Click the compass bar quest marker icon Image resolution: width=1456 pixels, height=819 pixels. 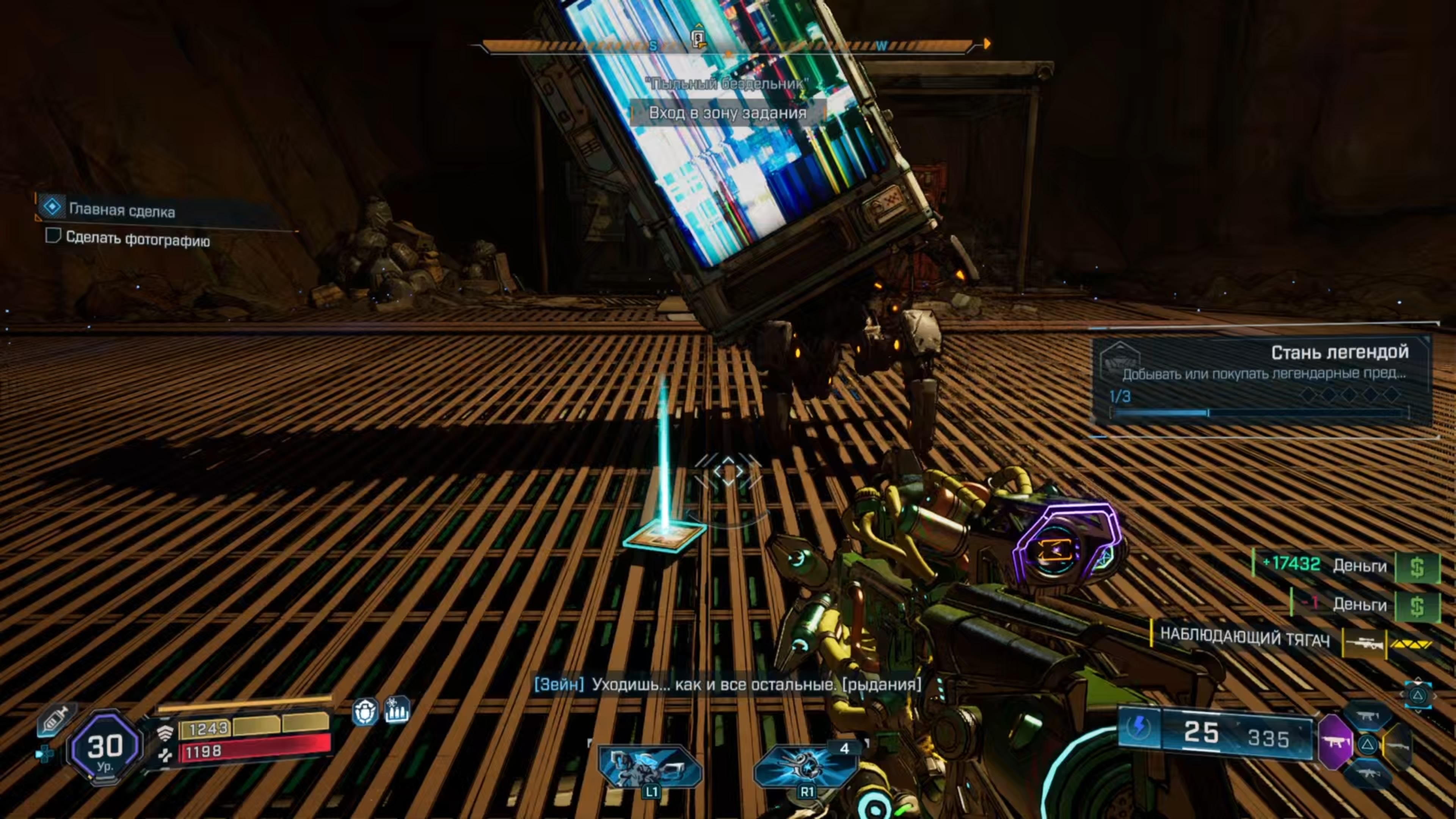tap(698, 38)
